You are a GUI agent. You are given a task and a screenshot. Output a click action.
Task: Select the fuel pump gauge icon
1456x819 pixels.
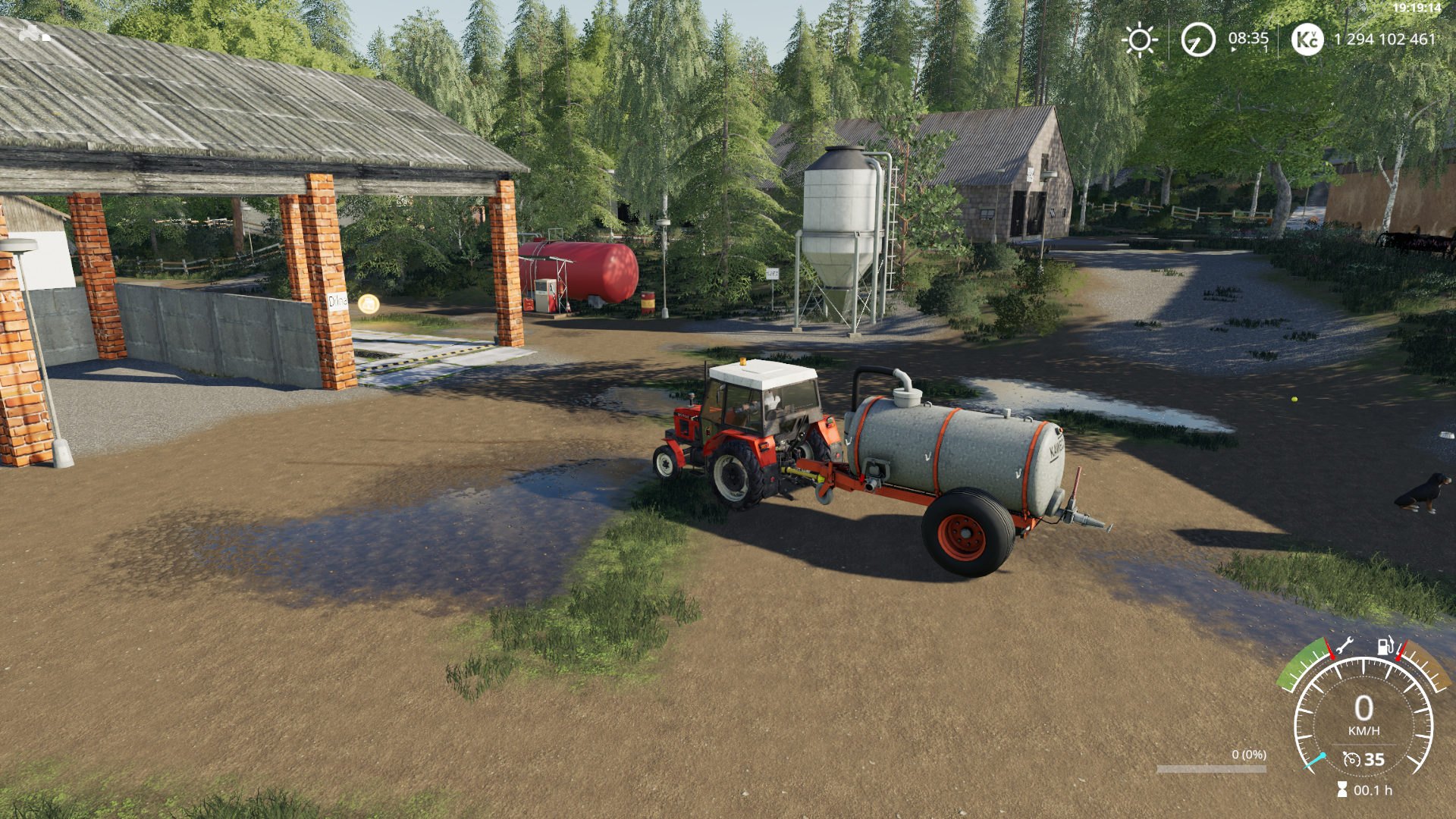click(1385, 646)
